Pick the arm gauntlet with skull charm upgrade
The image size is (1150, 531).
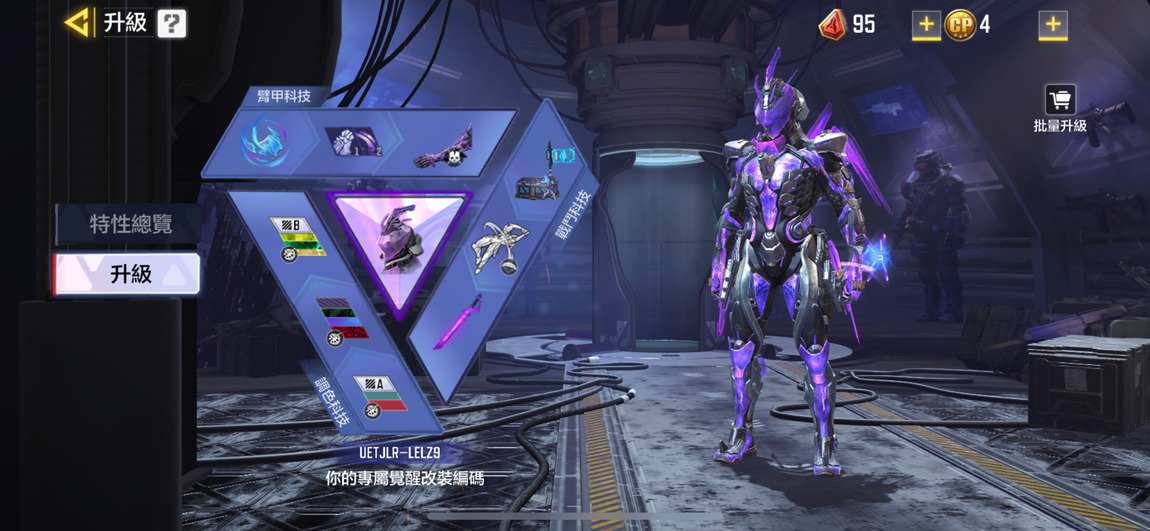click(x=442, y=147)
